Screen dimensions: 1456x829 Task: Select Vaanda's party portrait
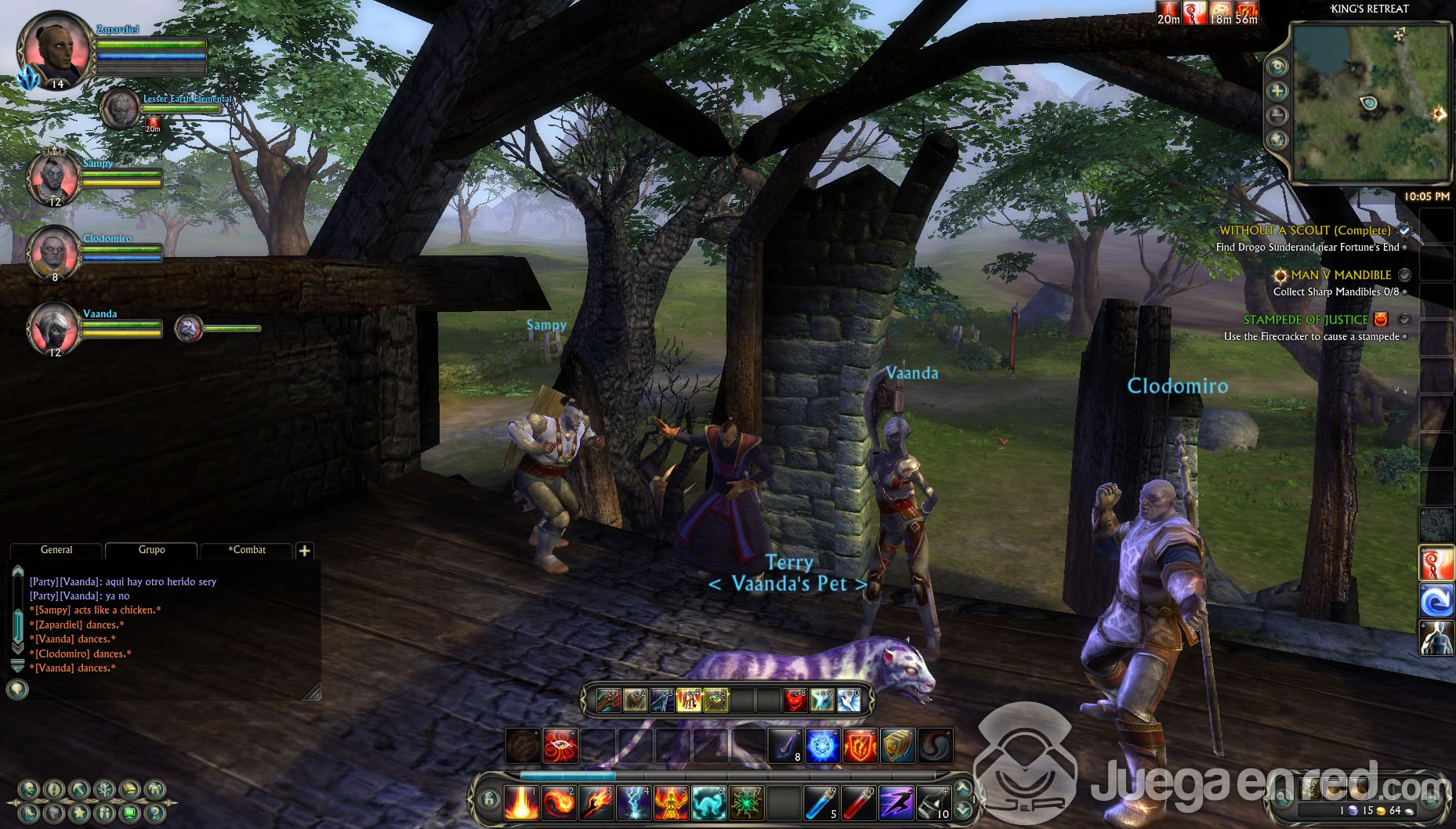pos(53,328)
